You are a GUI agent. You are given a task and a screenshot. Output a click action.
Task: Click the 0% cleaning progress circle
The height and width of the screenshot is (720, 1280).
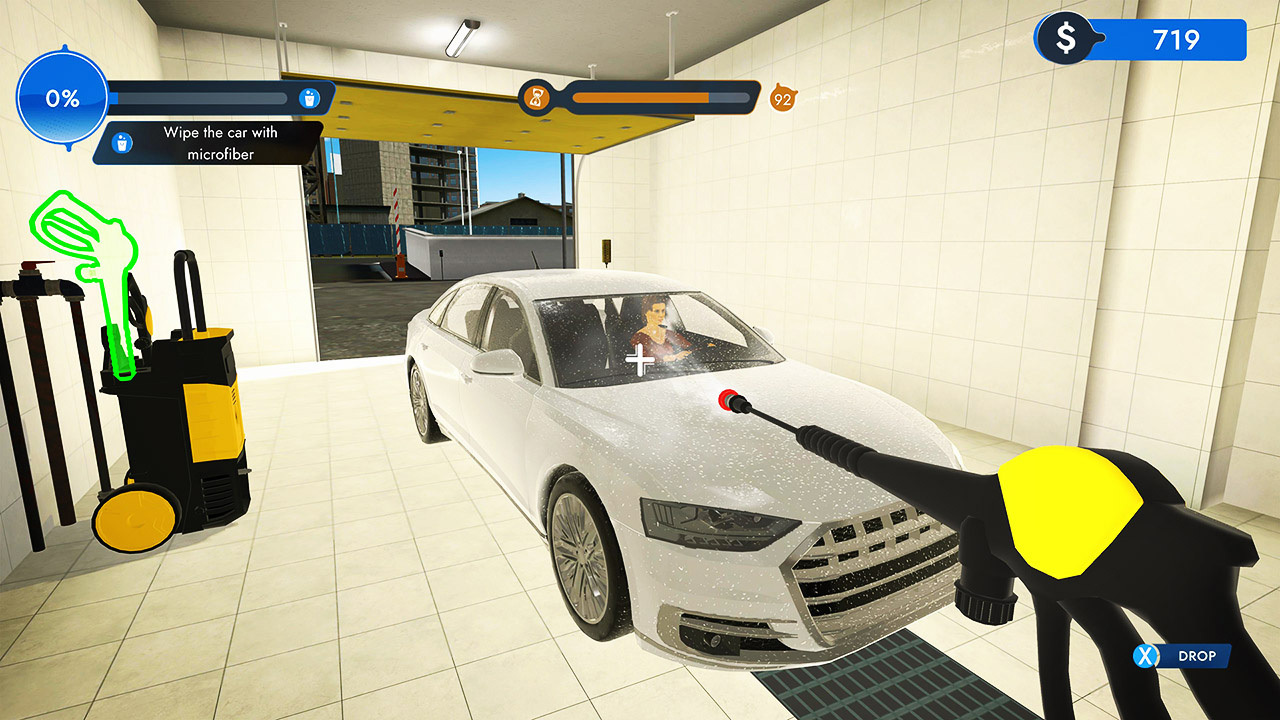pyautogui.click(x=63, y=97)
